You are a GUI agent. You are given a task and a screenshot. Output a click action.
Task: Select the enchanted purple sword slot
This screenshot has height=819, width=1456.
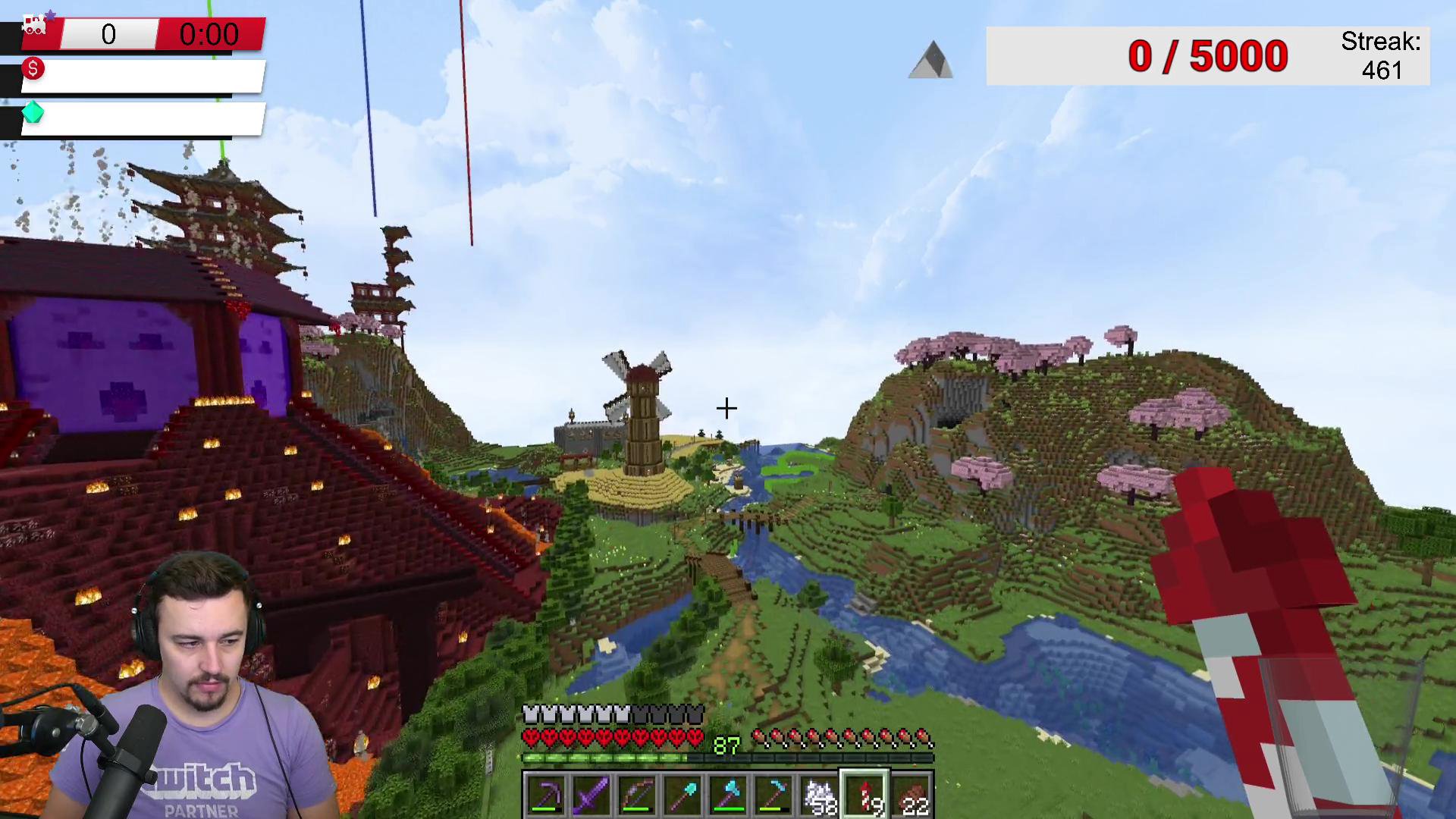[591, 795]
